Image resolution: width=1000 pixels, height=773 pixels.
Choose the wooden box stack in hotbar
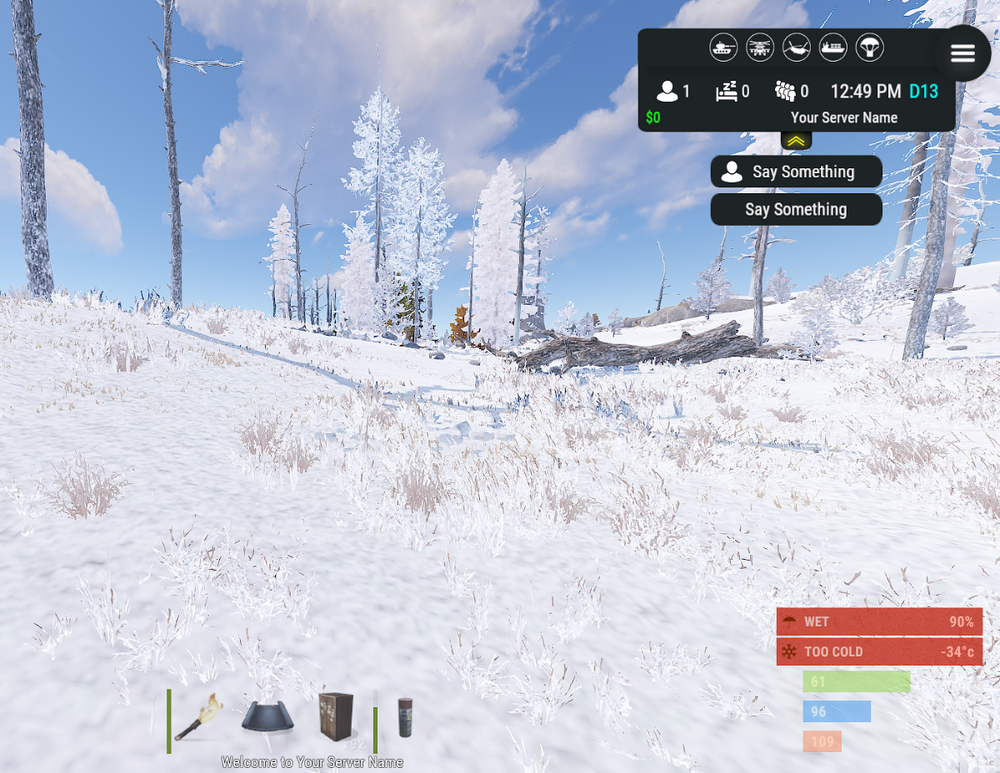tap(336, 716)
